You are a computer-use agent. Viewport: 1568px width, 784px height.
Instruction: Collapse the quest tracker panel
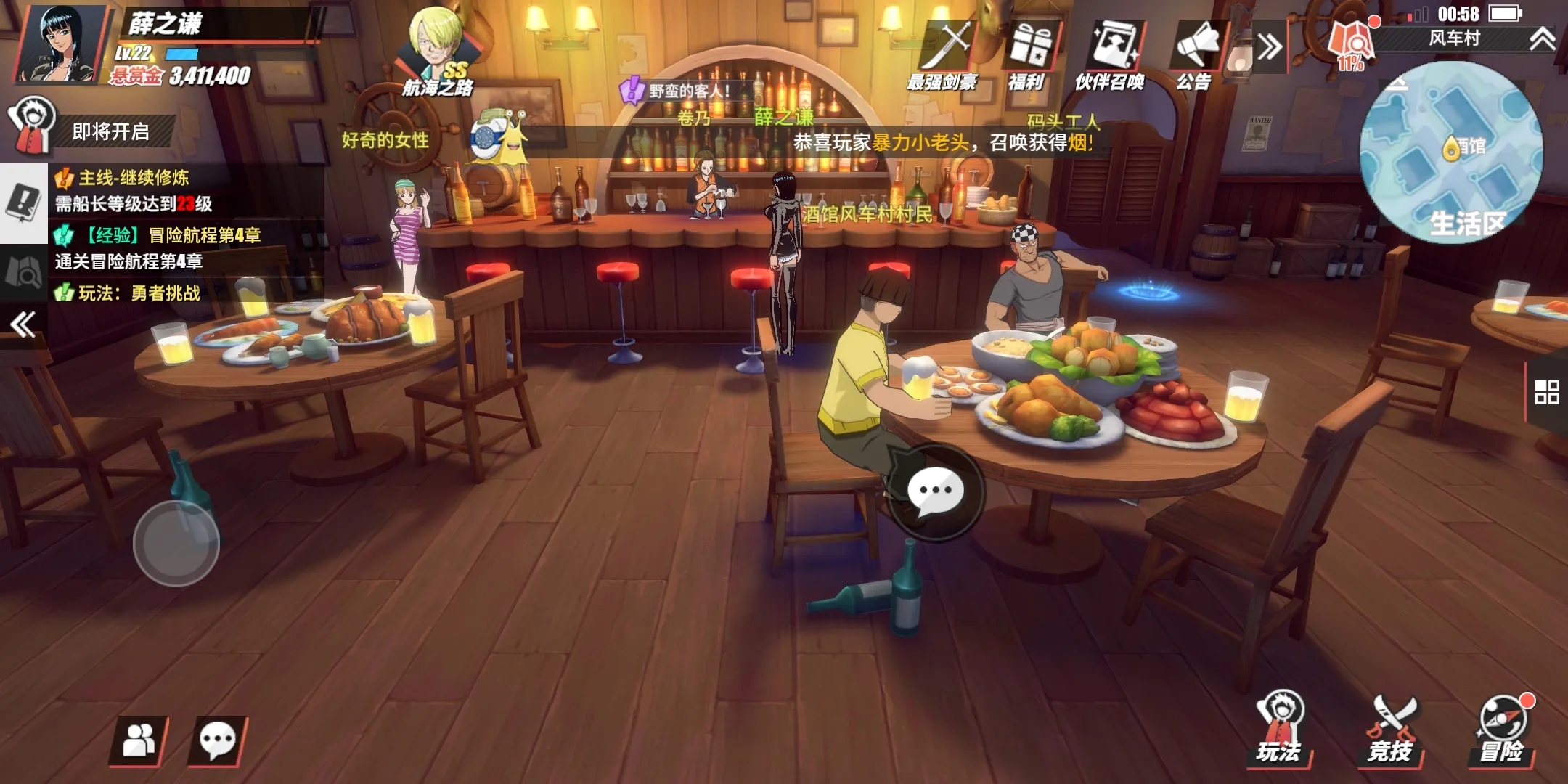[23, 324]
